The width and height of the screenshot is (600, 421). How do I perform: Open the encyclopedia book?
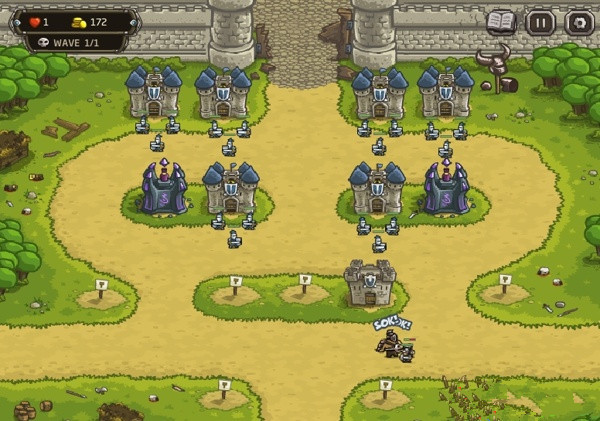pos(501,22)
